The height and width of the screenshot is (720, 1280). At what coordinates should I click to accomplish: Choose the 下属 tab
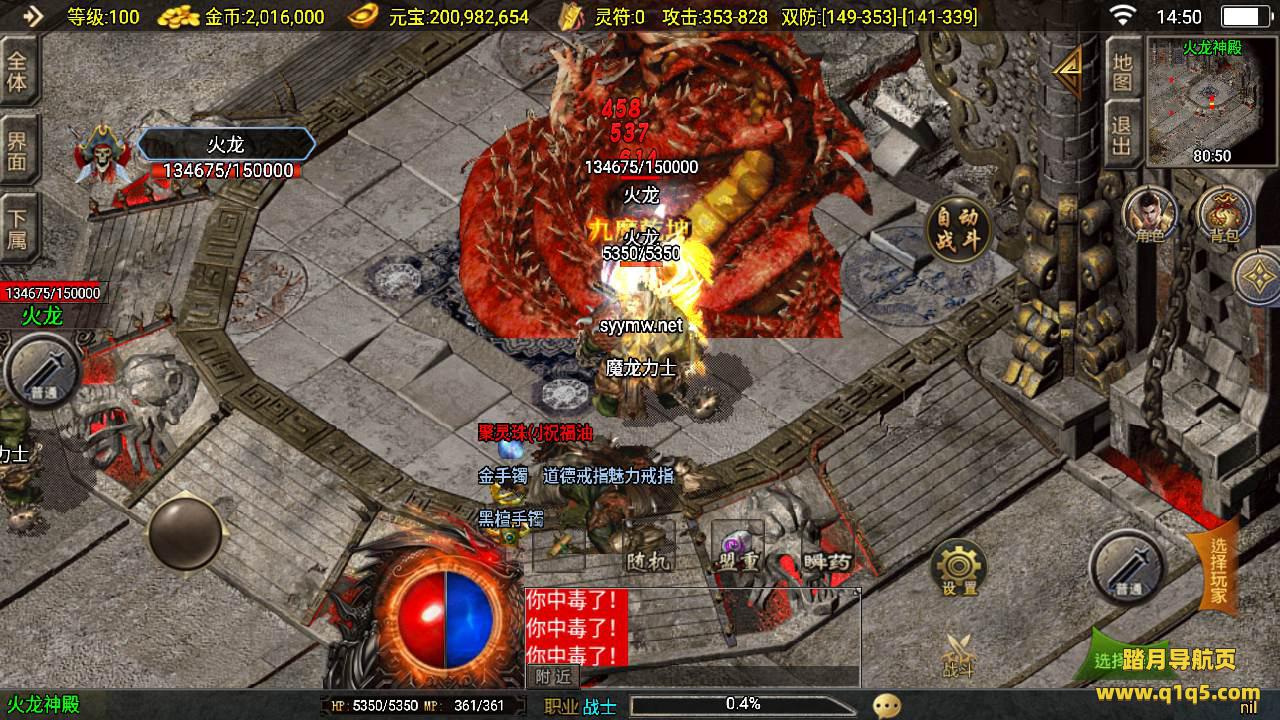click(18, 229)
